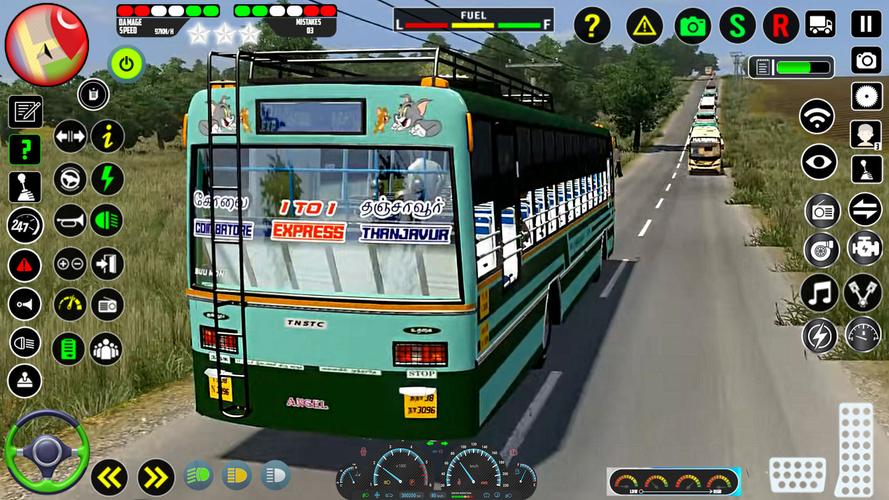Tap the brake pedal
Image resolution: width=889 pixels, height=500 pixels.
(797, 475)
